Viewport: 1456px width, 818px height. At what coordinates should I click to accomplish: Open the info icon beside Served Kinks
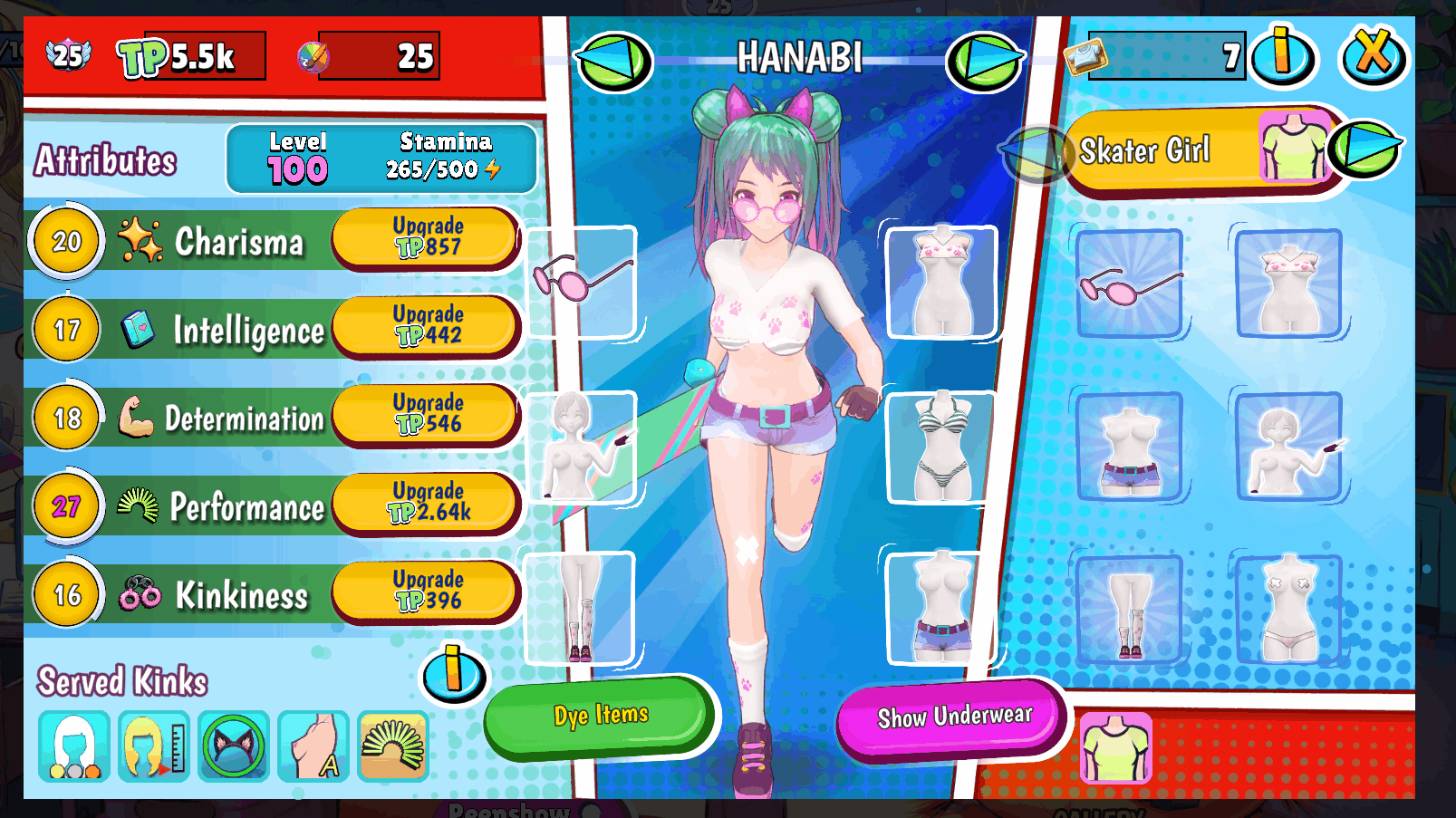452,674
